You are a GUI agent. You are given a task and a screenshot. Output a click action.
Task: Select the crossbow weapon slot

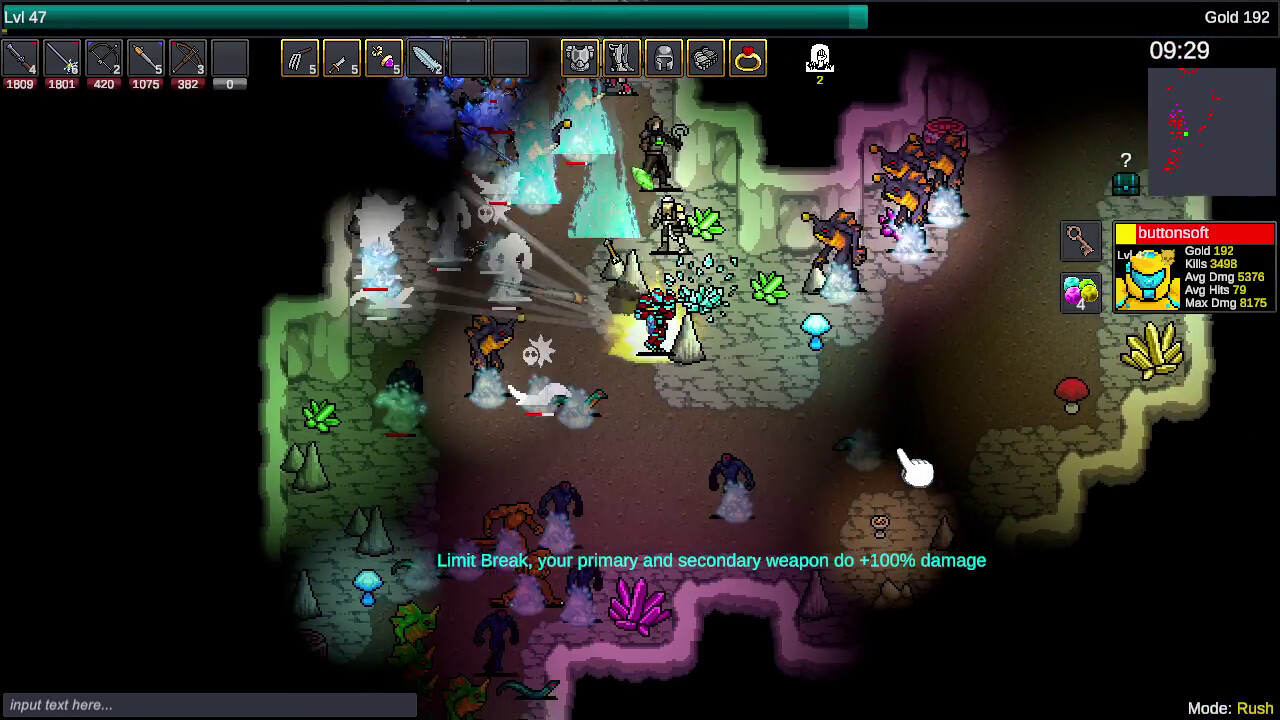click(188, 59)
